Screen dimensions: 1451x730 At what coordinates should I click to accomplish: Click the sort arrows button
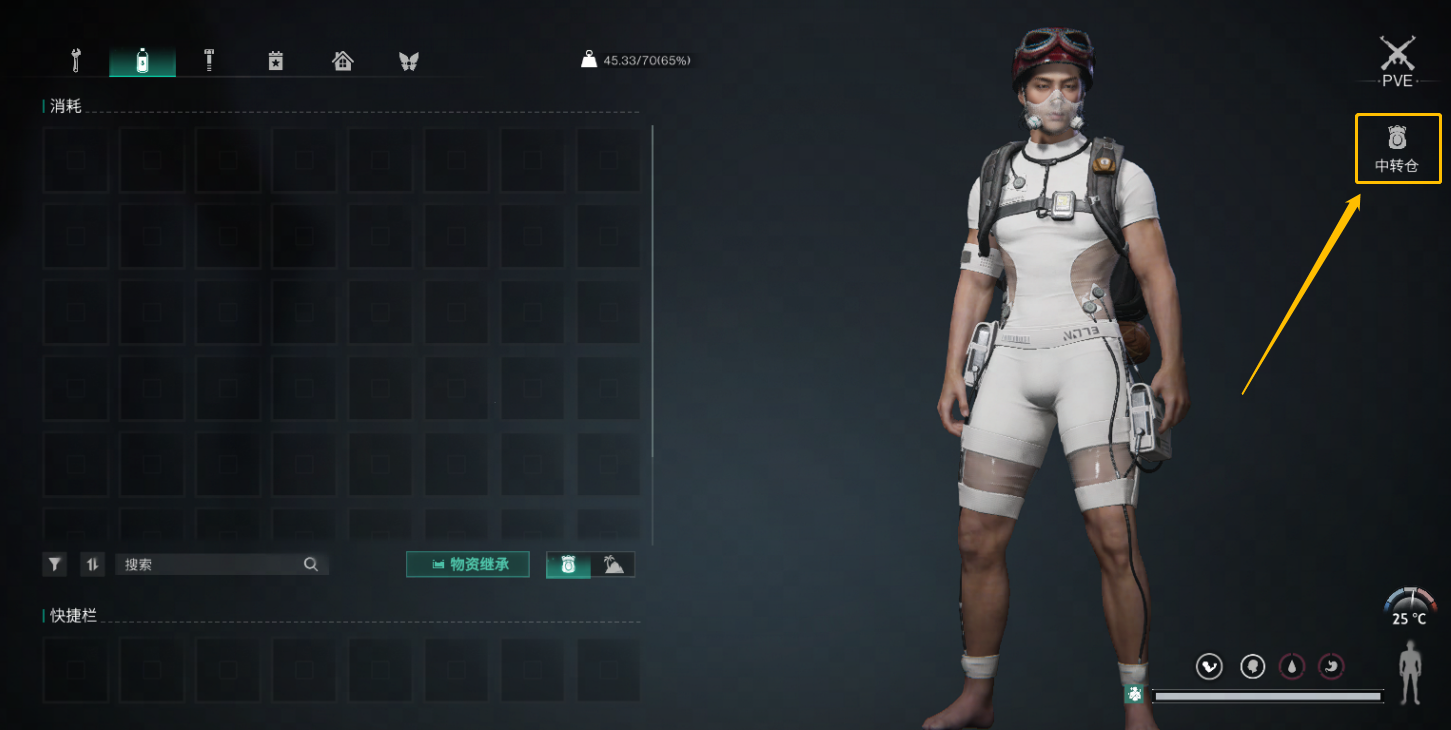(92, 564)
